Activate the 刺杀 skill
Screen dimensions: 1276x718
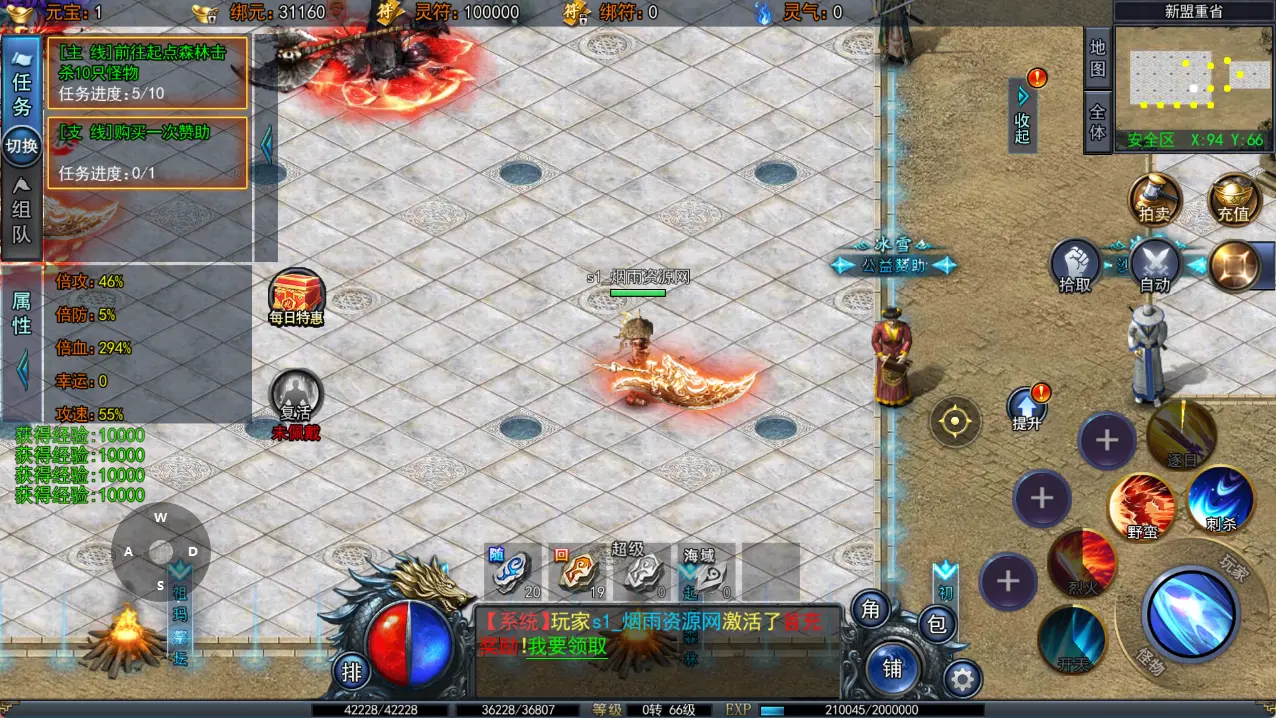click(1220, 498)
